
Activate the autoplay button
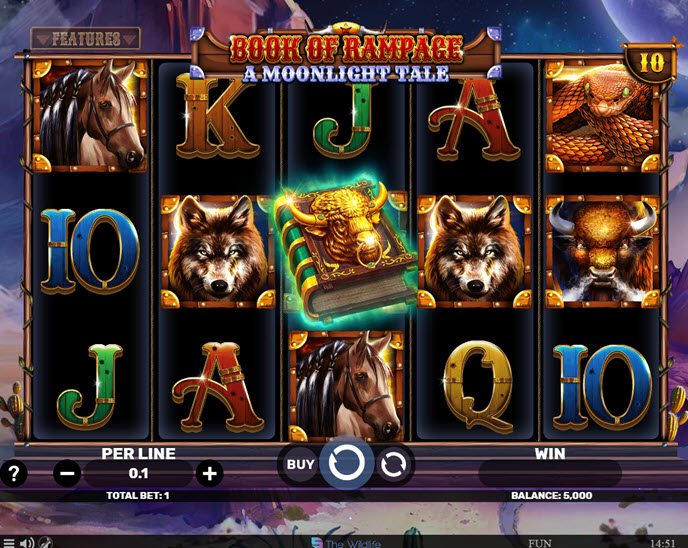(x=395, y=464)
